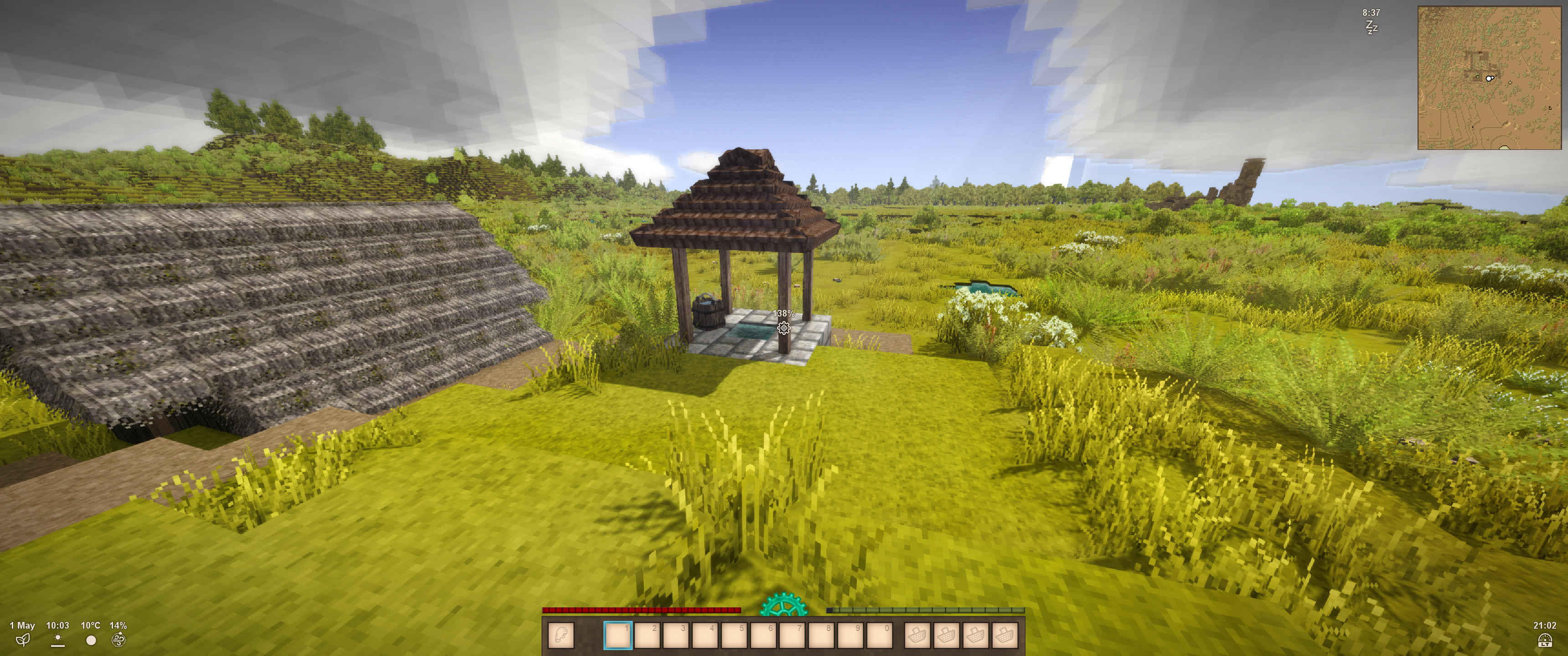
Task: Click the teal temporal gear icon
Action: click(784, 606)
